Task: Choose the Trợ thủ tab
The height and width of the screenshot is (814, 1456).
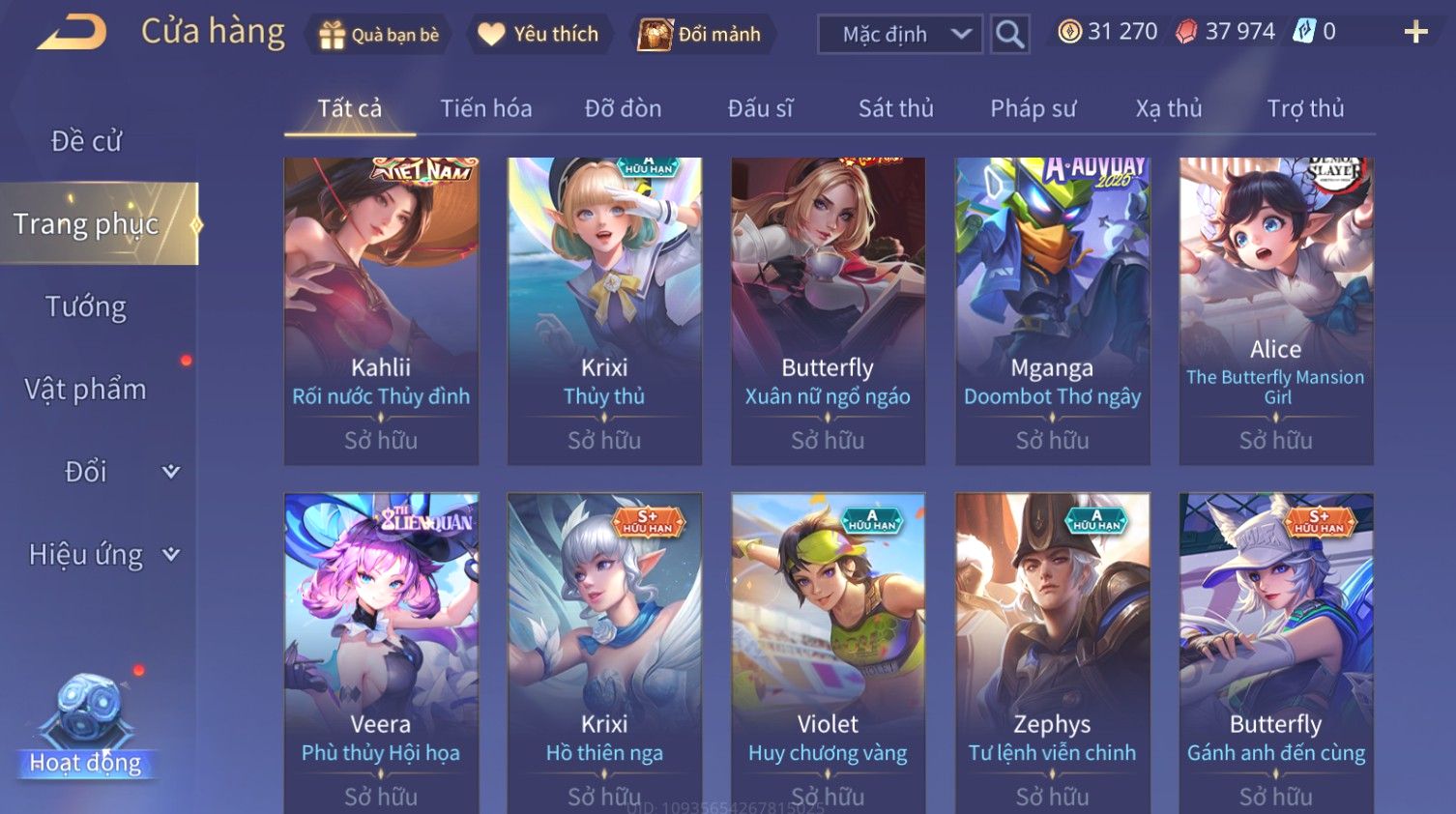Action: point(1305,108)
